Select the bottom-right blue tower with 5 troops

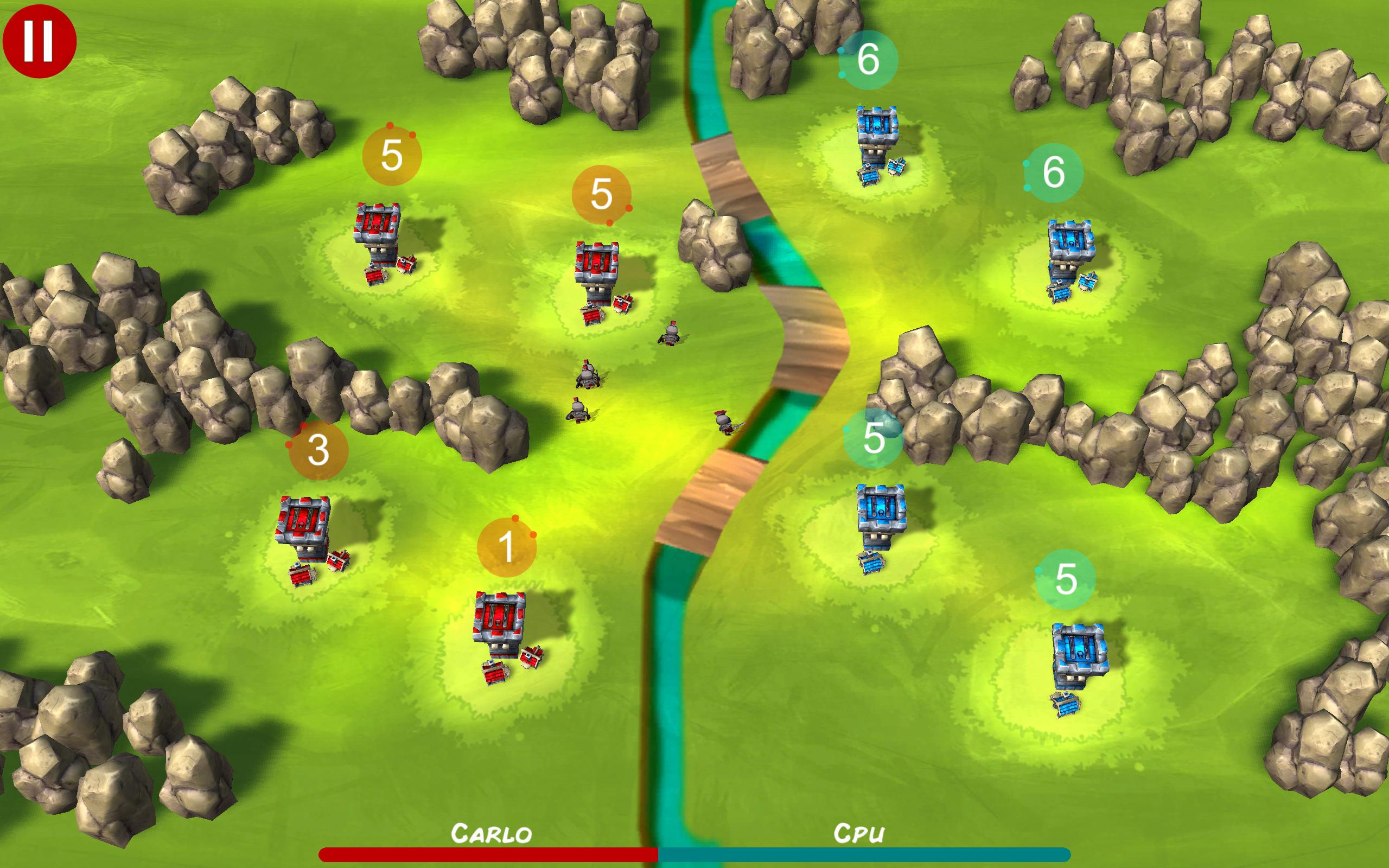click(x=1079, y=649)
